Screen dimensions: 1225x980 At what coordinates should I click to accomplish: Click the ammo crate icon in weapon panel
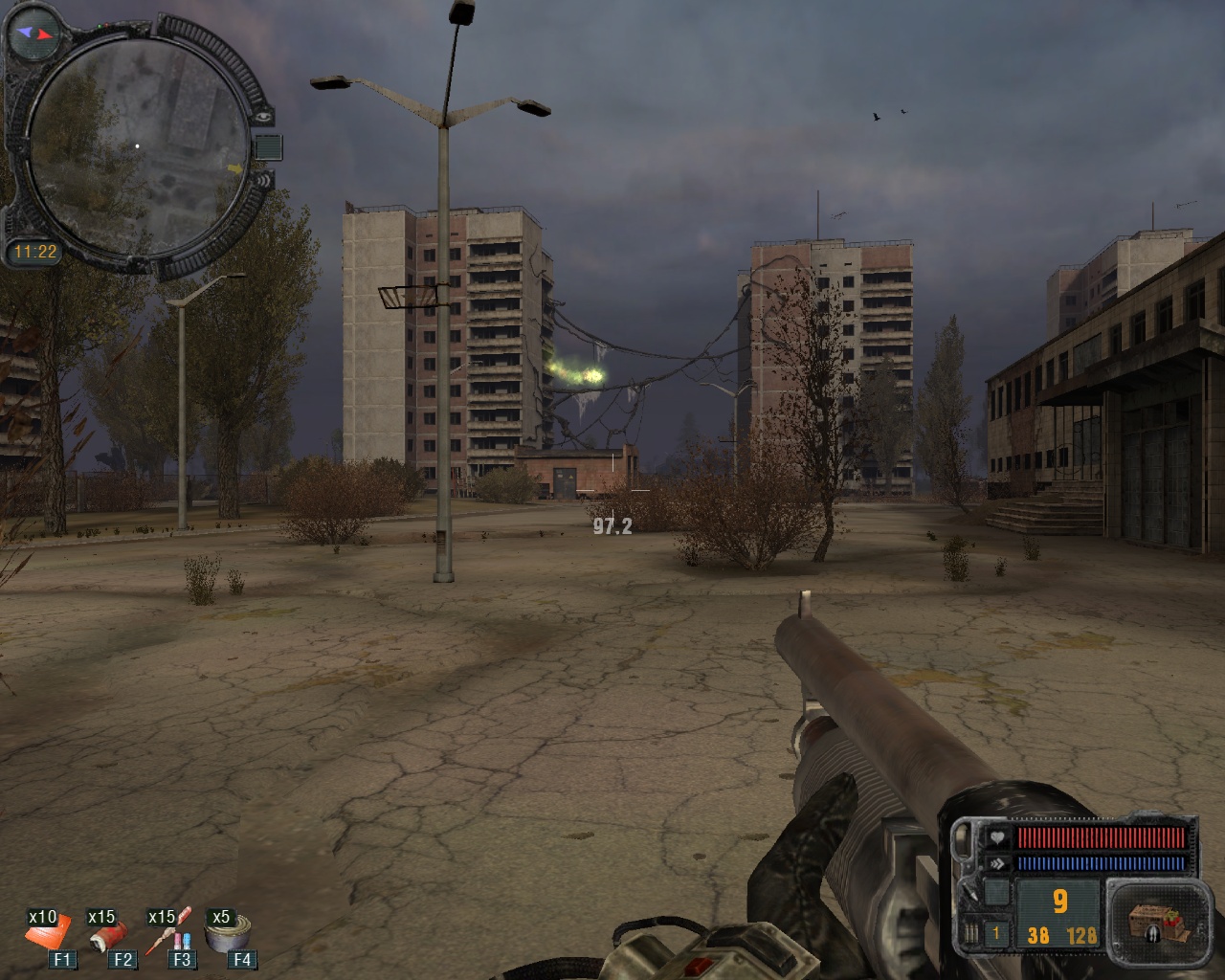pos(1154,919)
